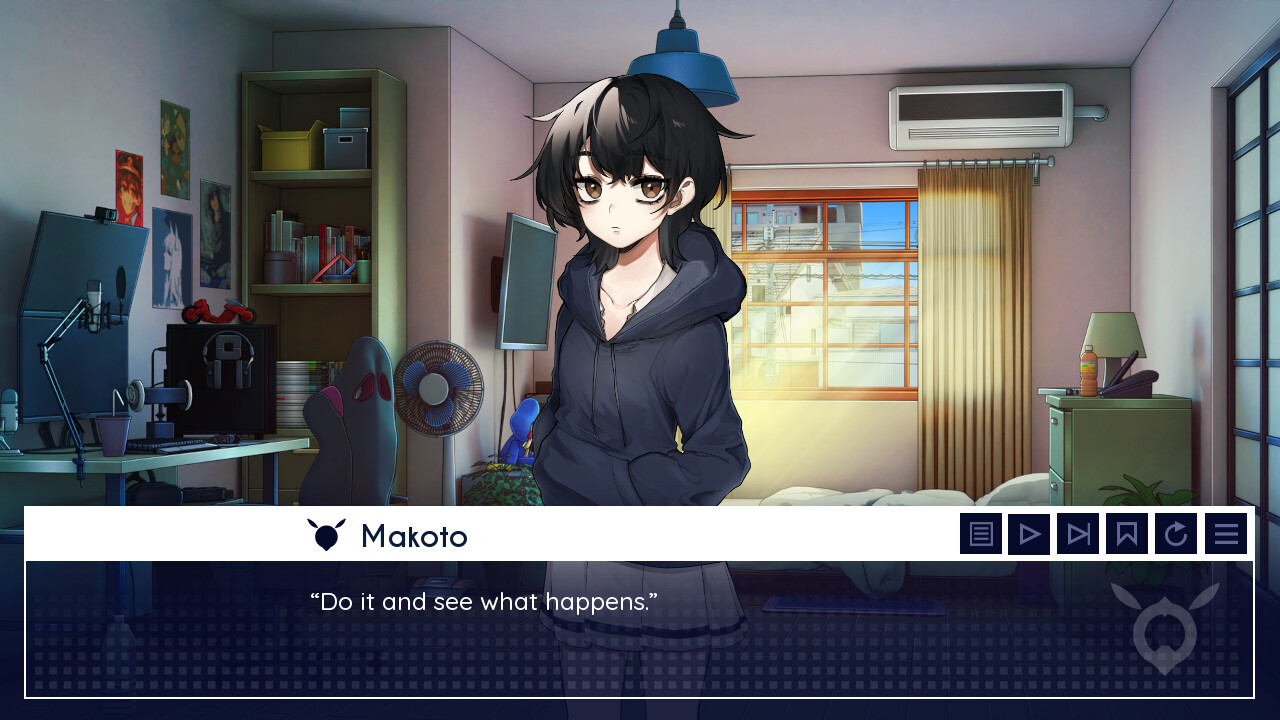Save progress using the bookmark icon
1280x720 pixels.
[1127, 533]
